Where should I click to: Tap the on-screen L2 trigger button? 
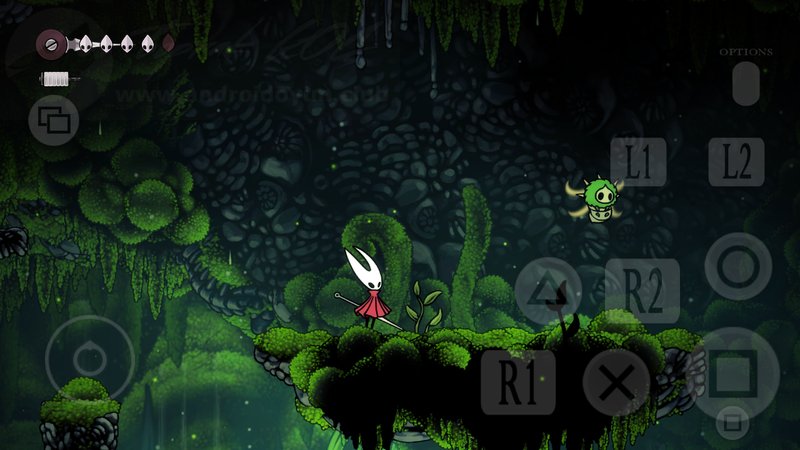pyautogui.click(x=736, y=161)
